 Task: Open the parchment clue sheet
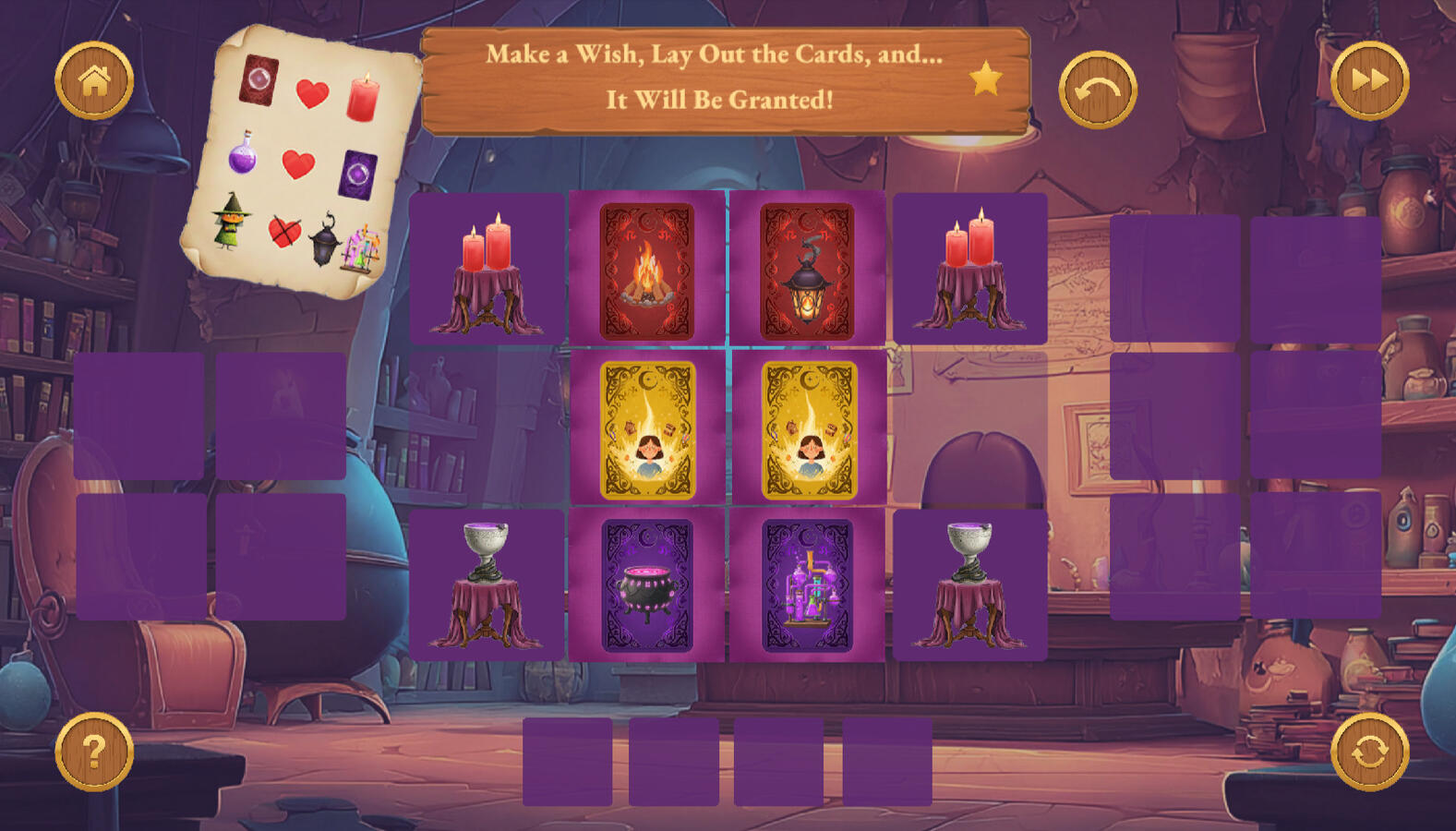300,162
